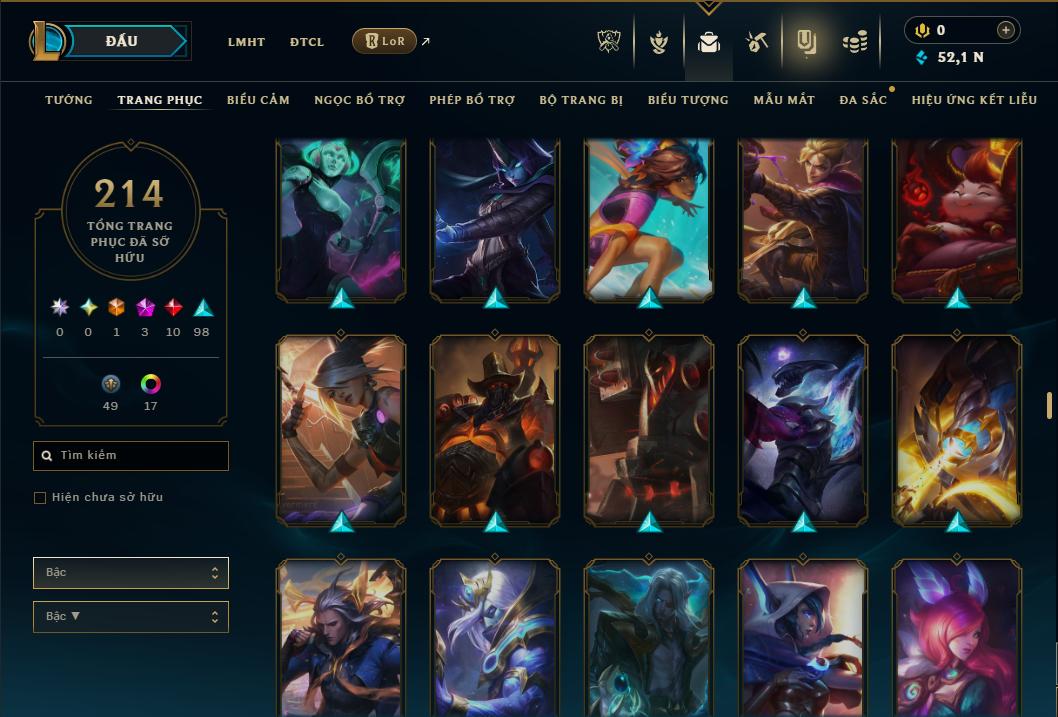Switch to the TƯỚNG tab
Viewport: 1058px width, 717px height.
[69, 100]
